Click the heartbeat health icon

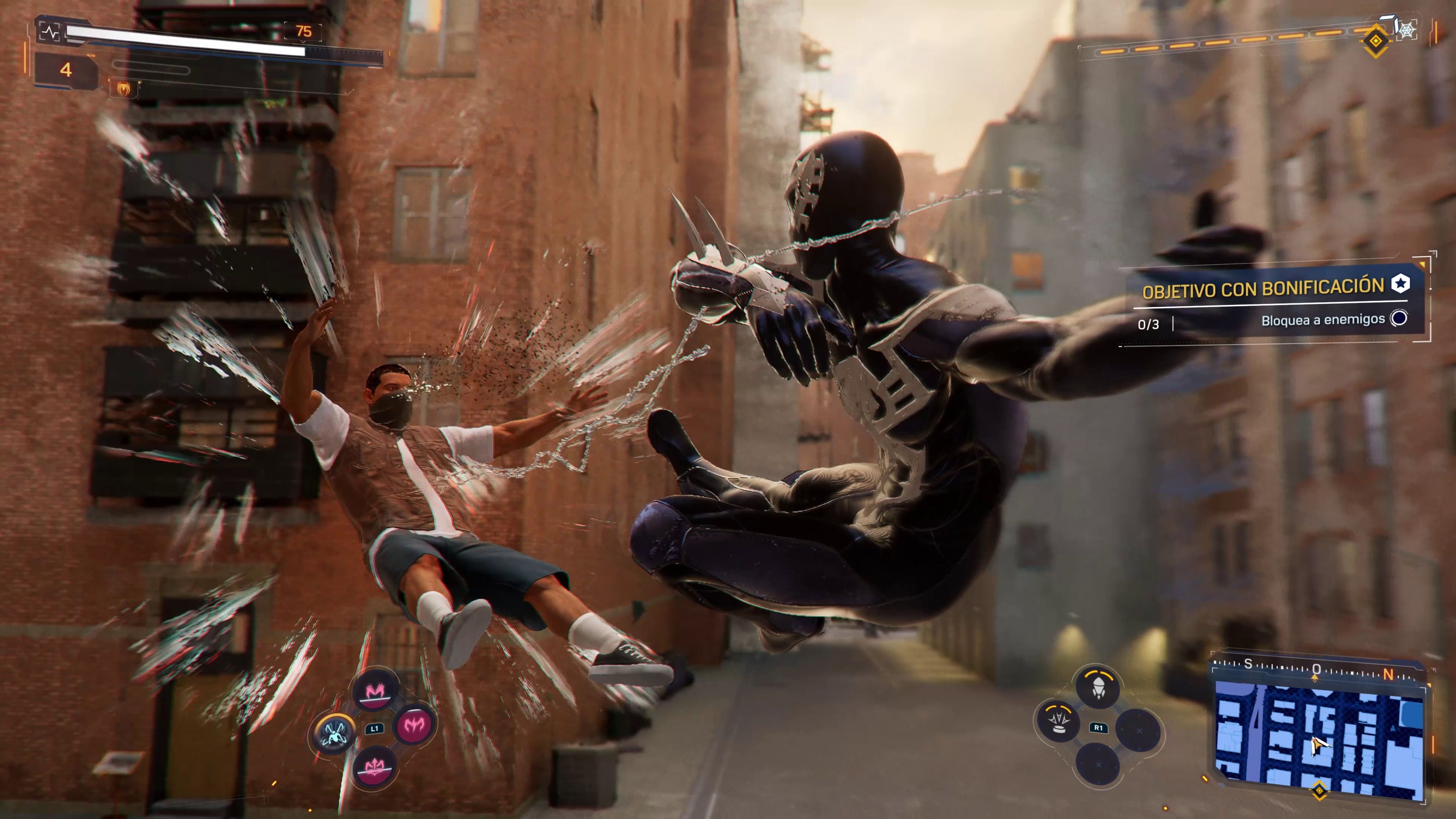52,32
